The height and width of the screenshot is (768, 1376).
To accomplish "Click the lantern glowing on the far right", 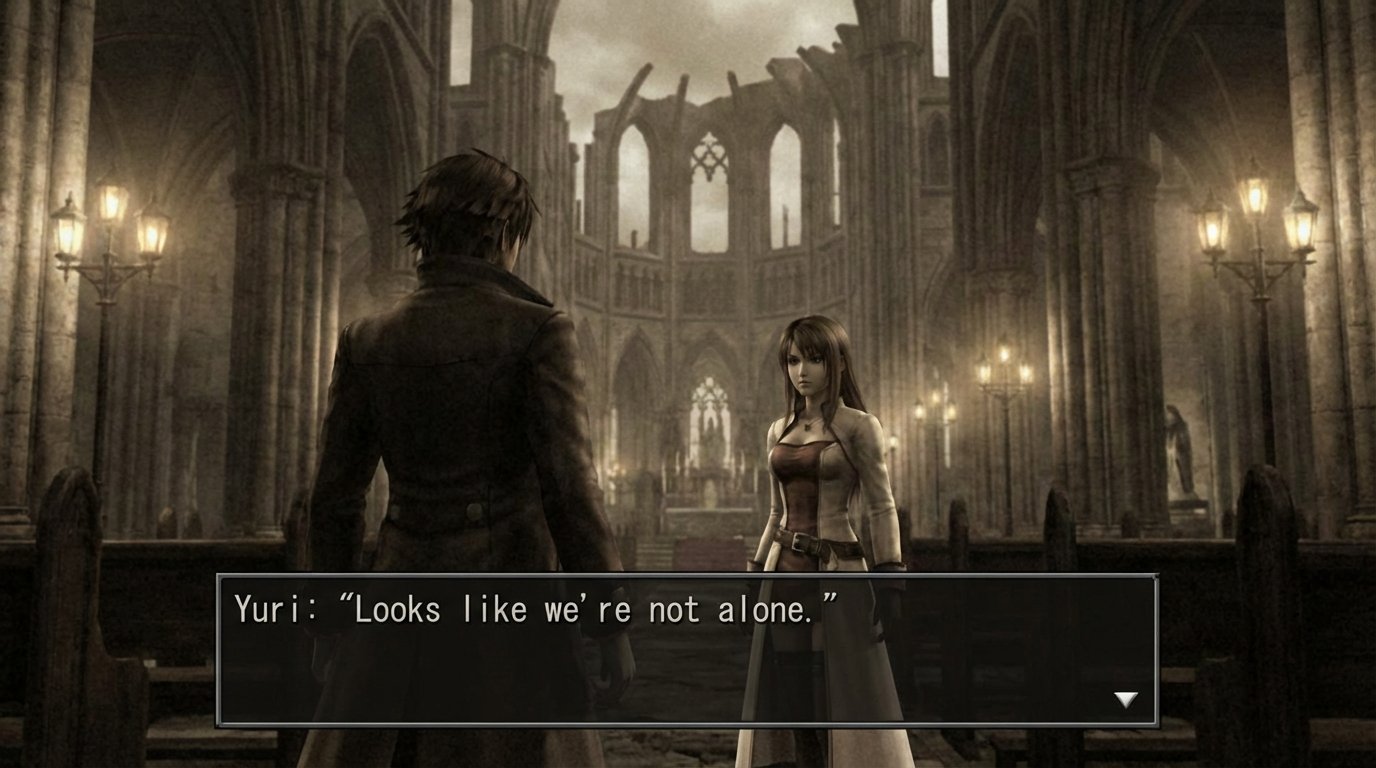I will [1300, 228].
